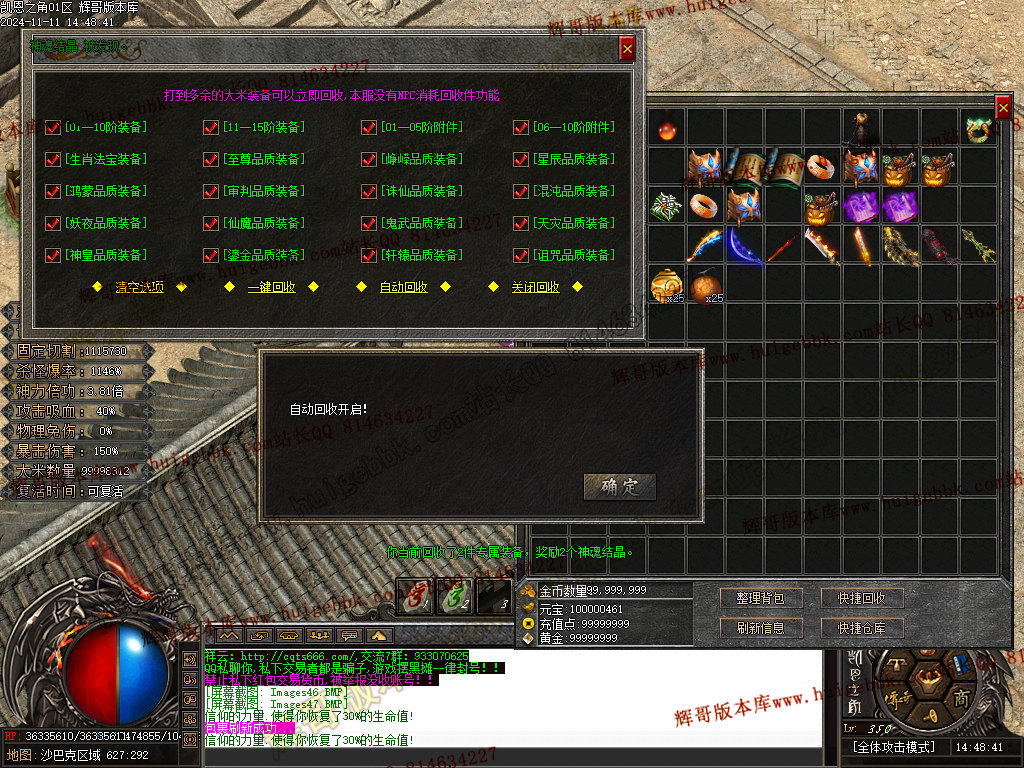Uncheck the 诅咒品质装备 option
This screenshot has height=768, width=1024.
tap(521, 255)
